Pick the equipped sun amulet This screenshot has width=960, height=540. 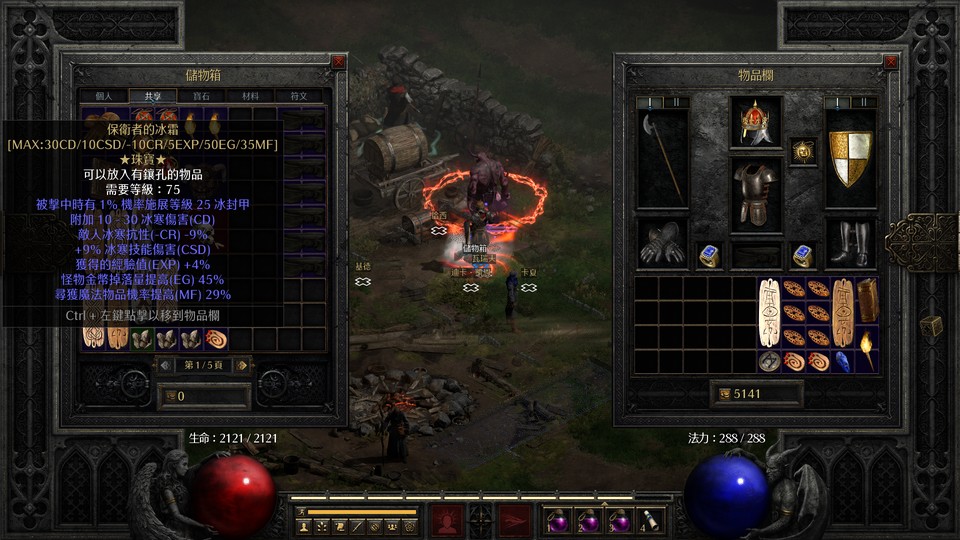click(802, 151)
